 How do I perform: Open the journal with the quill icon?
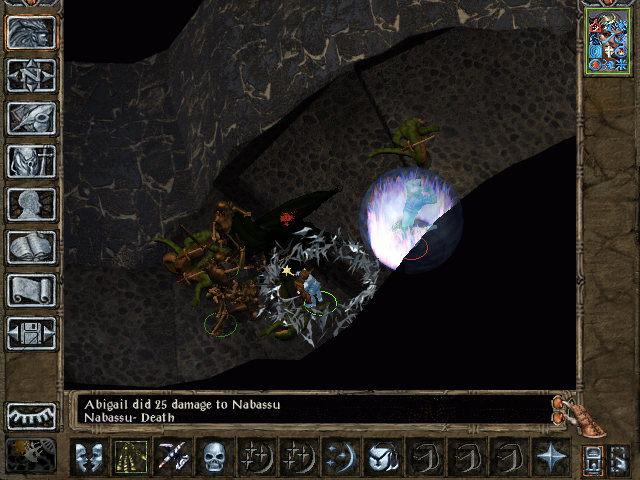point(31,118)
